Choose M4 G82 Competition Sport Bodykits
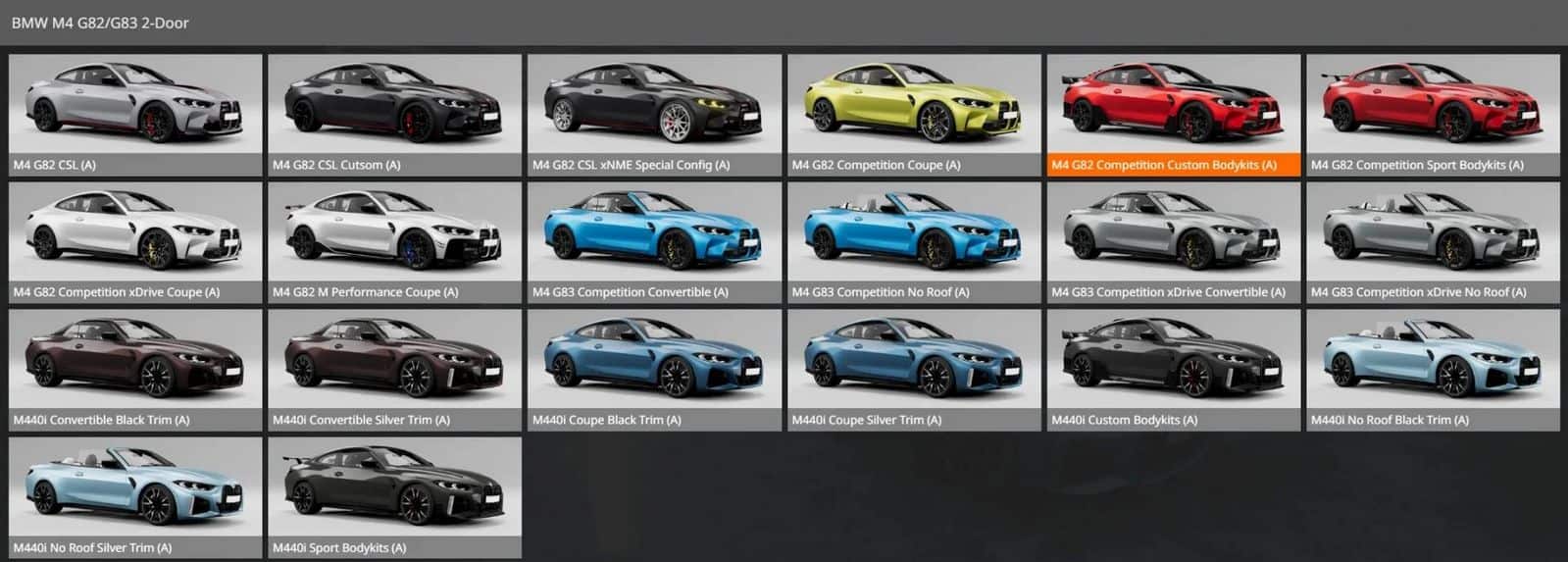1568x562 pixels. pyautogui.click(x=1432, y=114)
